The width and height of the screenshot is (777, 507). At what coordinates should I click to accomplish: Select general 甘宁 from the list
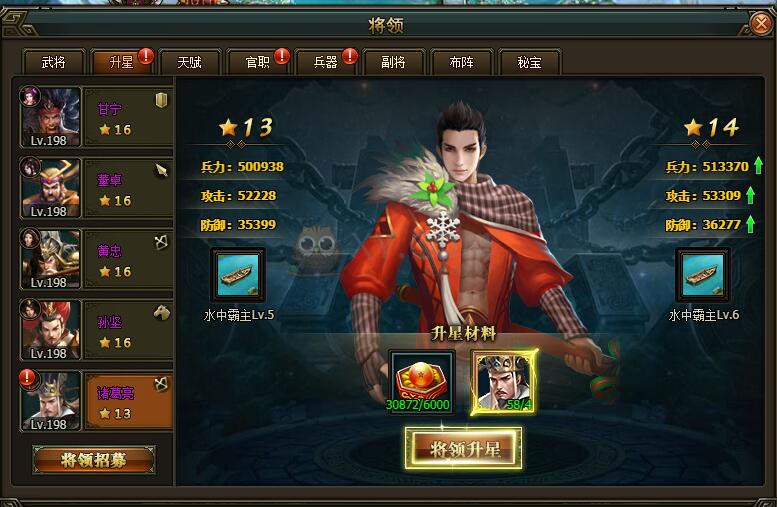(x=95, y=118)
